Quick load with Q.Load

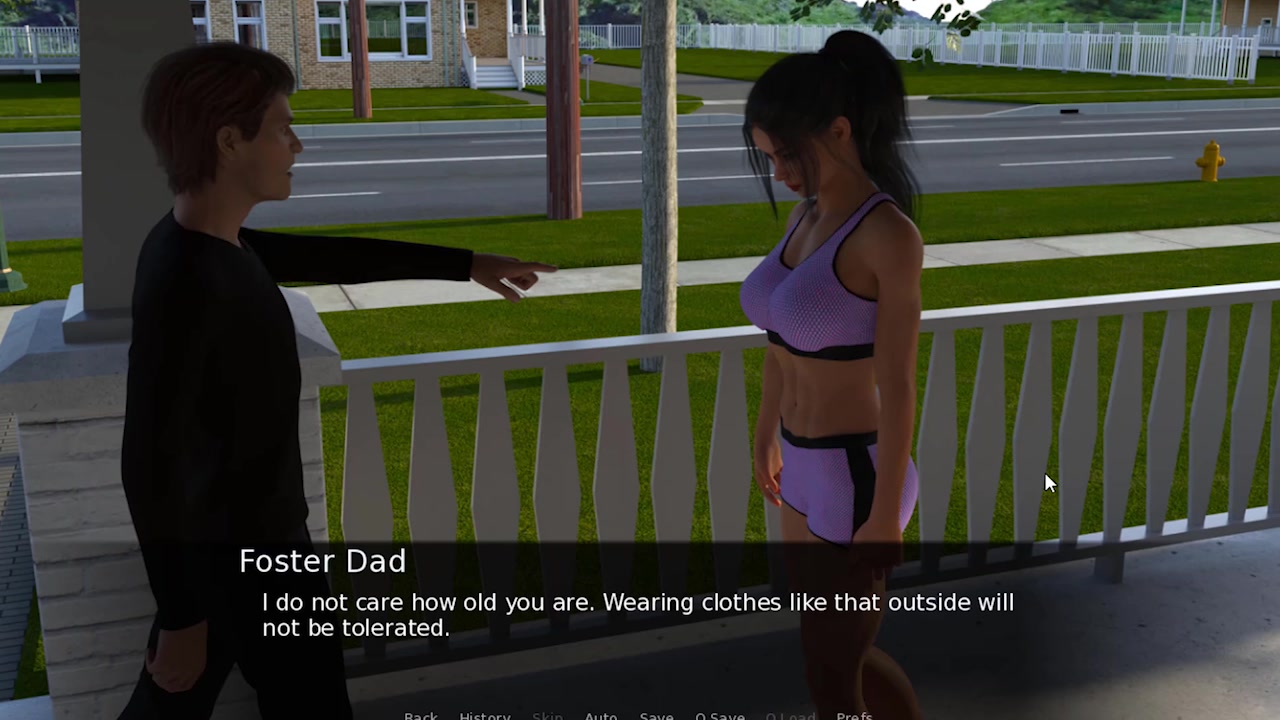(790, 716)
